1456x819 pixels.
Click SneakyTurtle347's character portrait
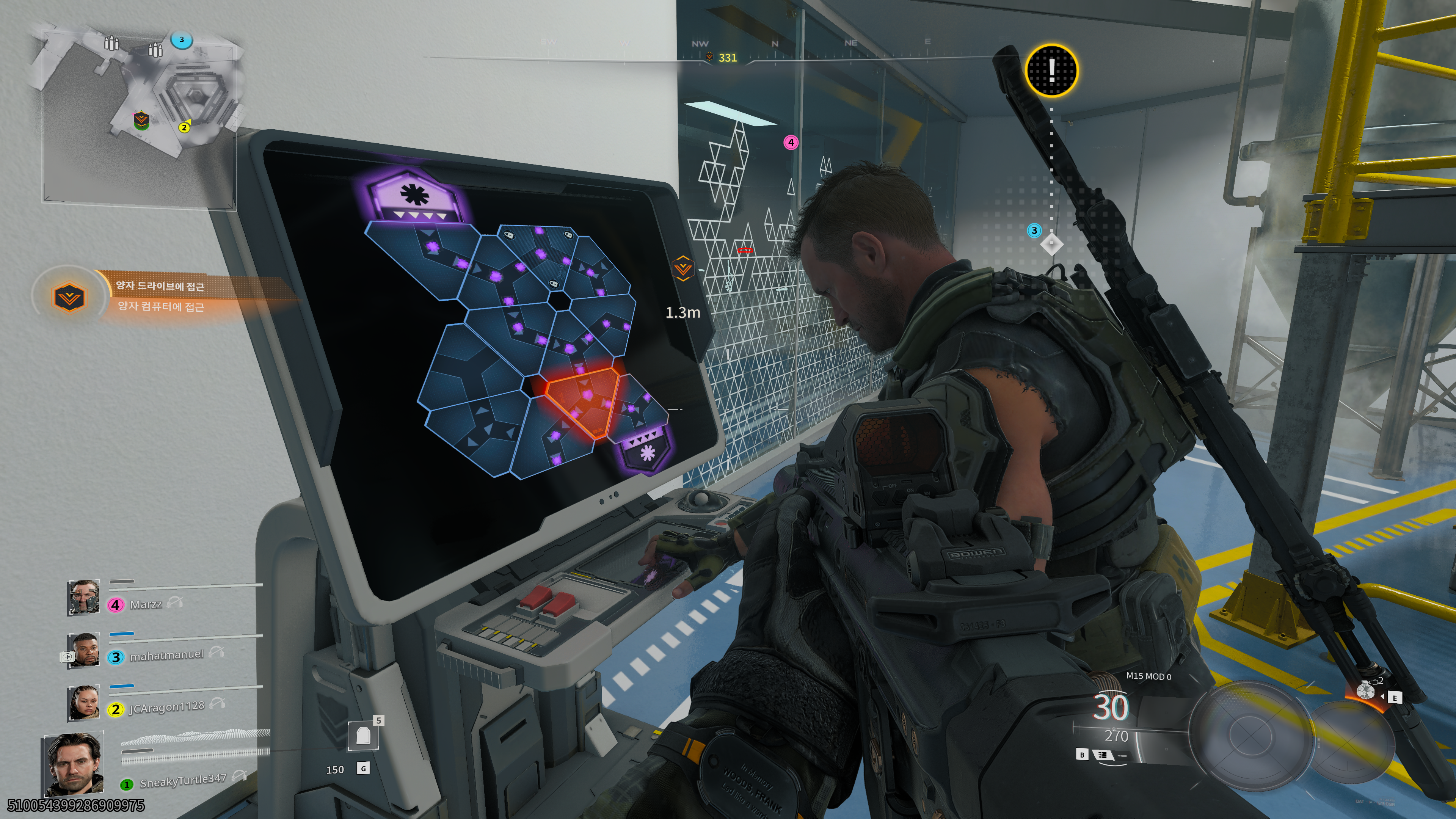click(x=74, y=764)
